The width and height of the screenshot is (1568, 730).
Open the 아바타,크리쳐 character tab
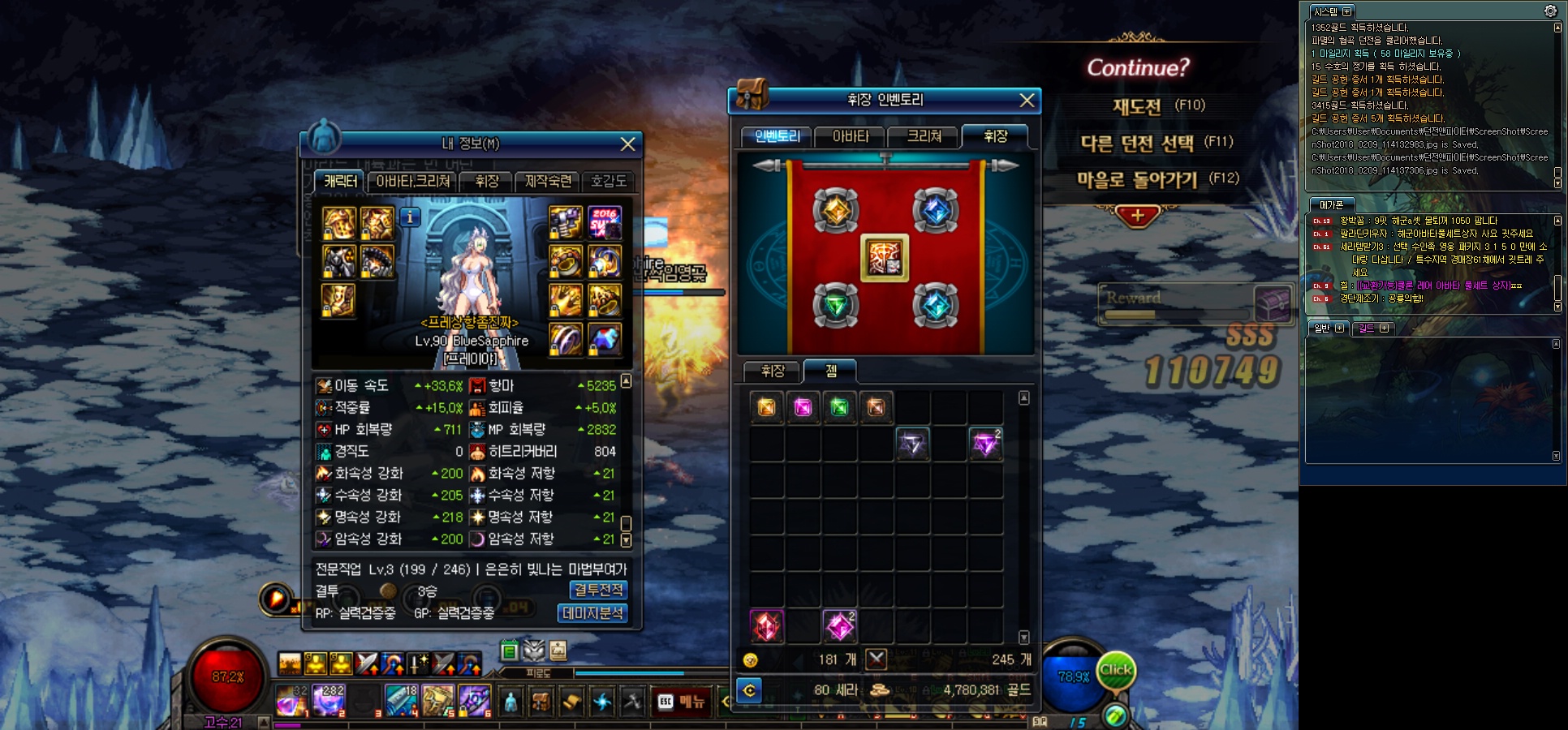tap(412, 182)
